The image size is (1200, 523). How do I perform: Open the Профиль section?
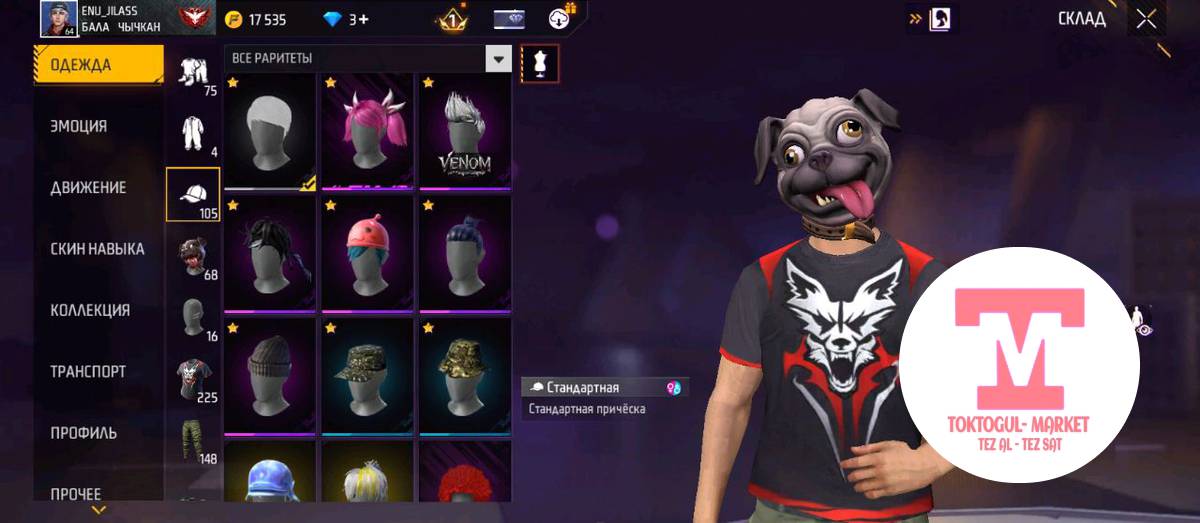pyautogui.click(x=83, y=433)
